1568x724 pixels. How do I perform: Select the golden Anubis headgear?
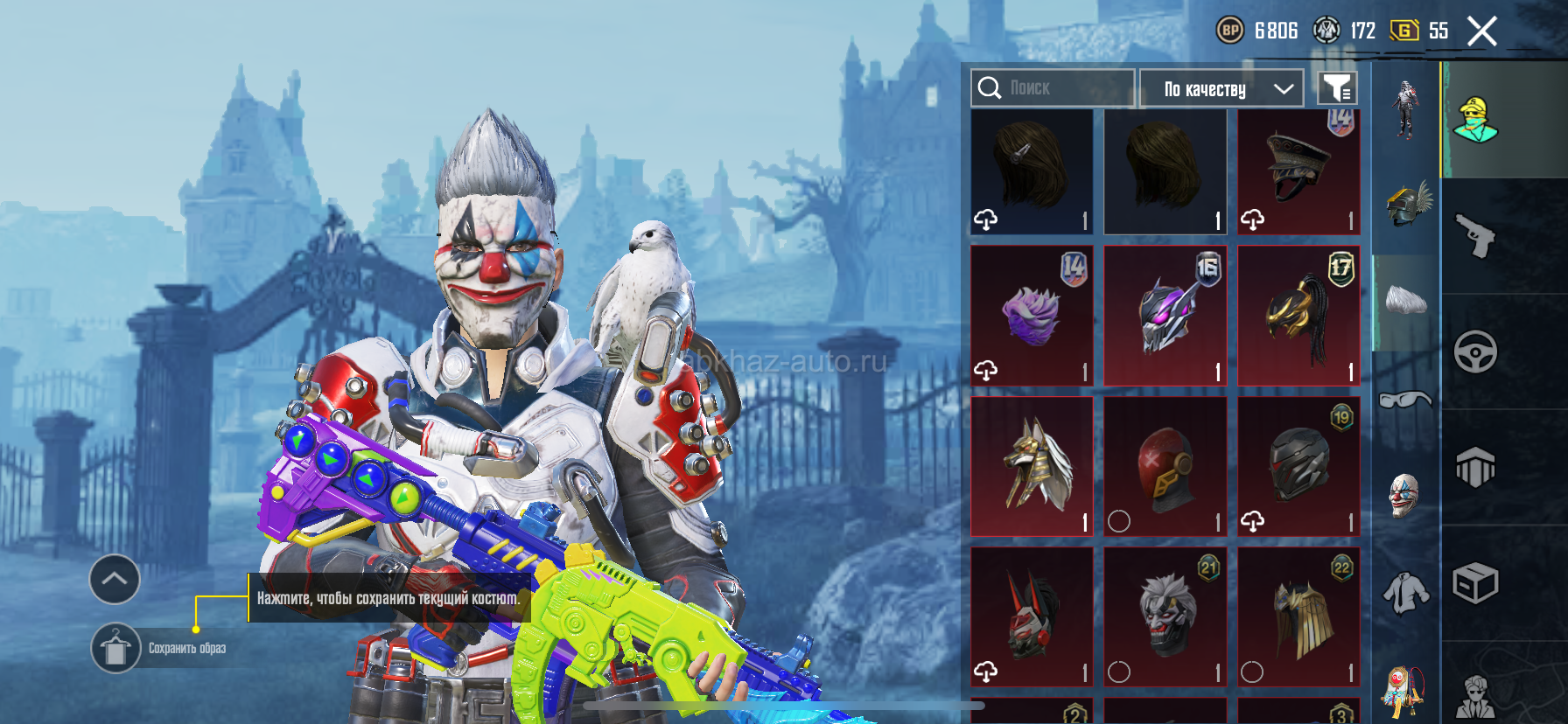pos(1032,466)
